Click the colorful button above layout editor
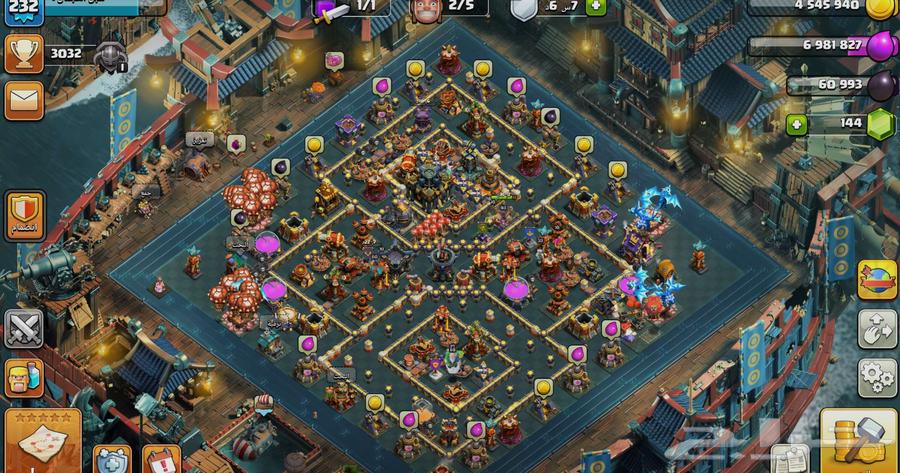900x473 pixels. coord(877,280)
